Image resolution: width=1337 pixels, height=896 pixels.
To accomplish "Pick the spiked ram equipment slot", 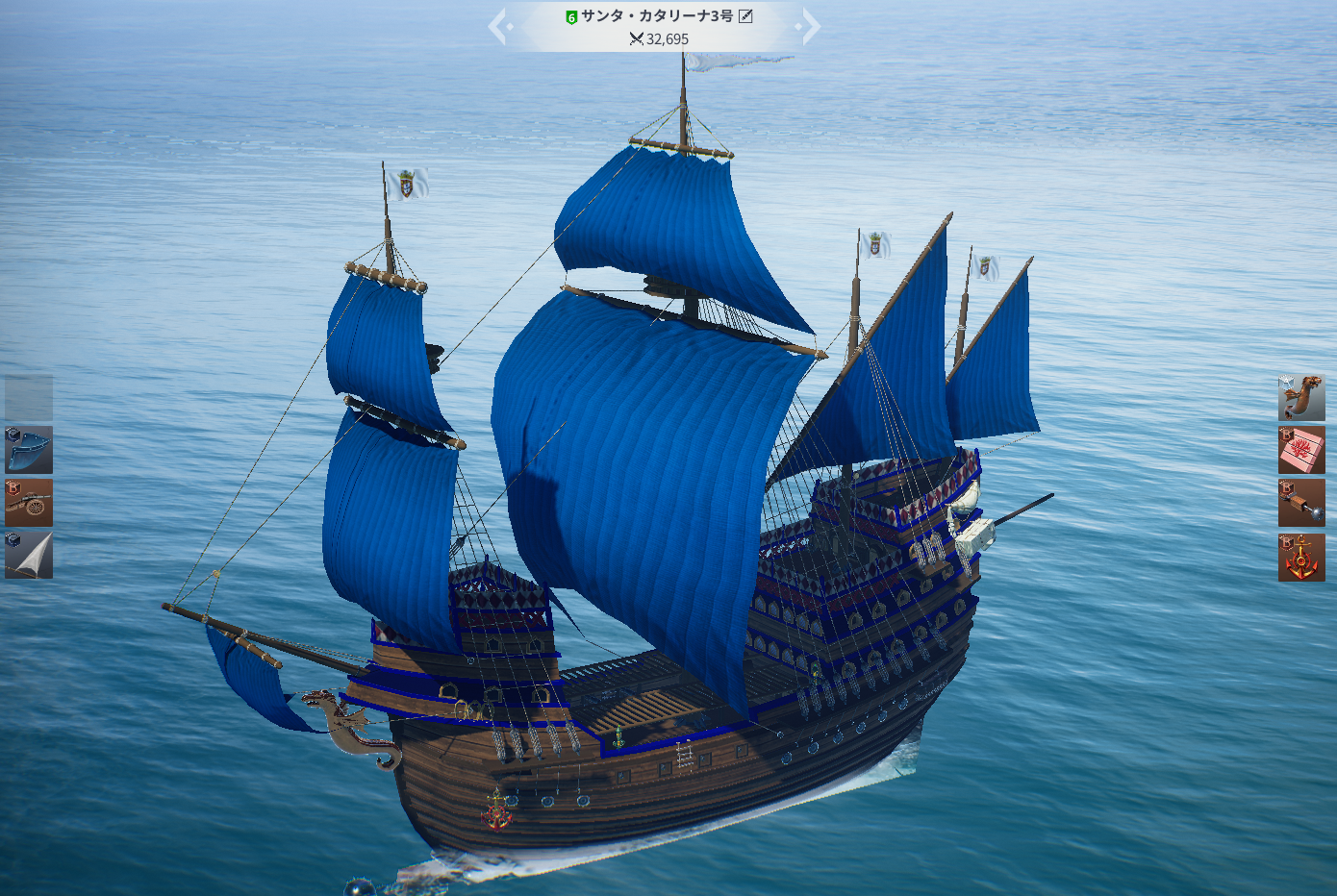I will (1301, 504).
